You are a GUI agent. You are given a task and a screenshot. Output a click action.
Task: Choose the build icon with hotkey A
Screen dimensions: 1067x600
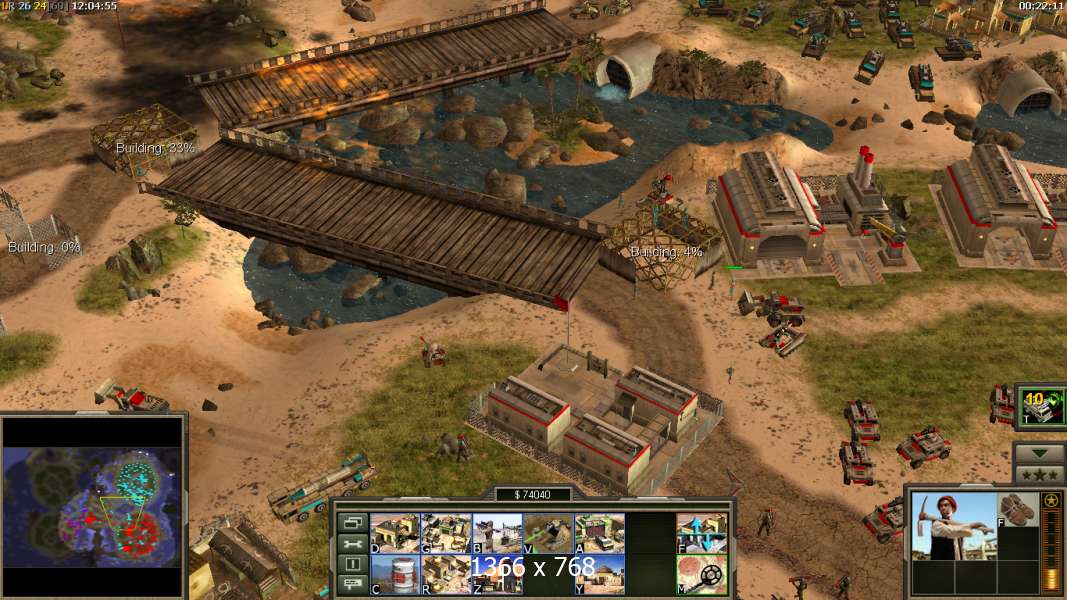[599, 534]
